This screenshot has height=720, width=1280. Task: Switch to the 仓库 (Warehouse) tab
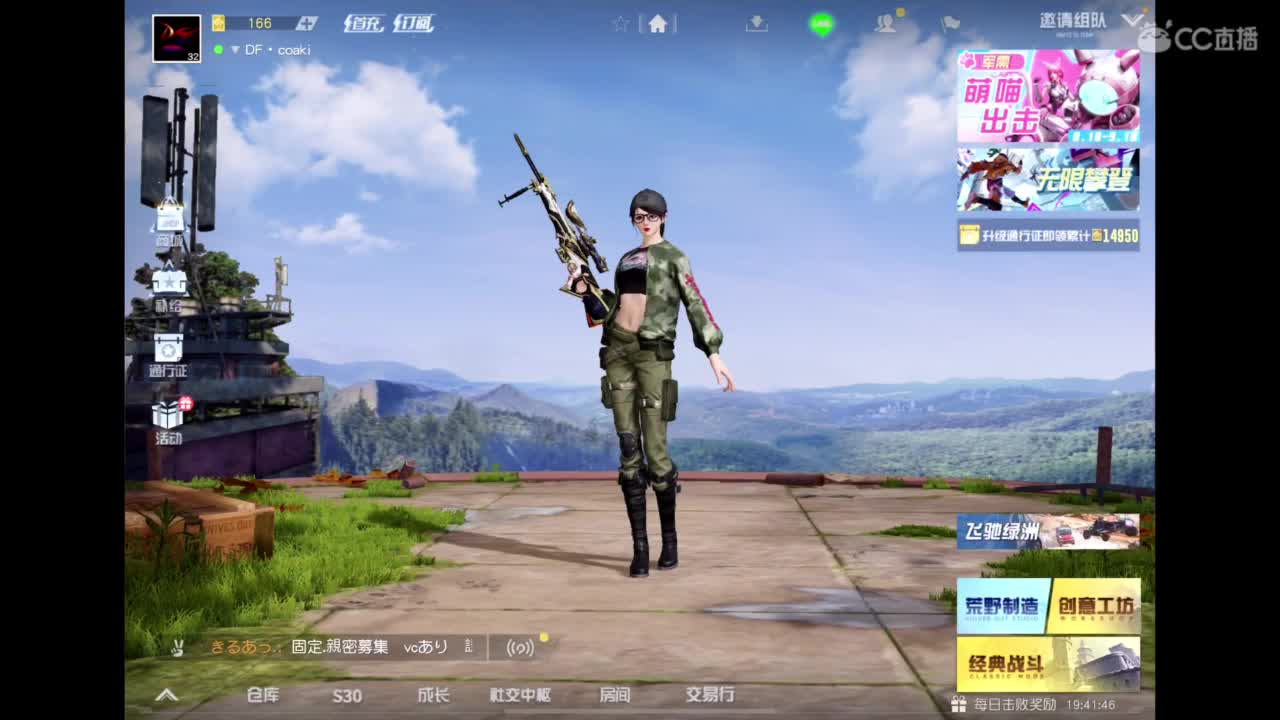click(x=262, y=696)
